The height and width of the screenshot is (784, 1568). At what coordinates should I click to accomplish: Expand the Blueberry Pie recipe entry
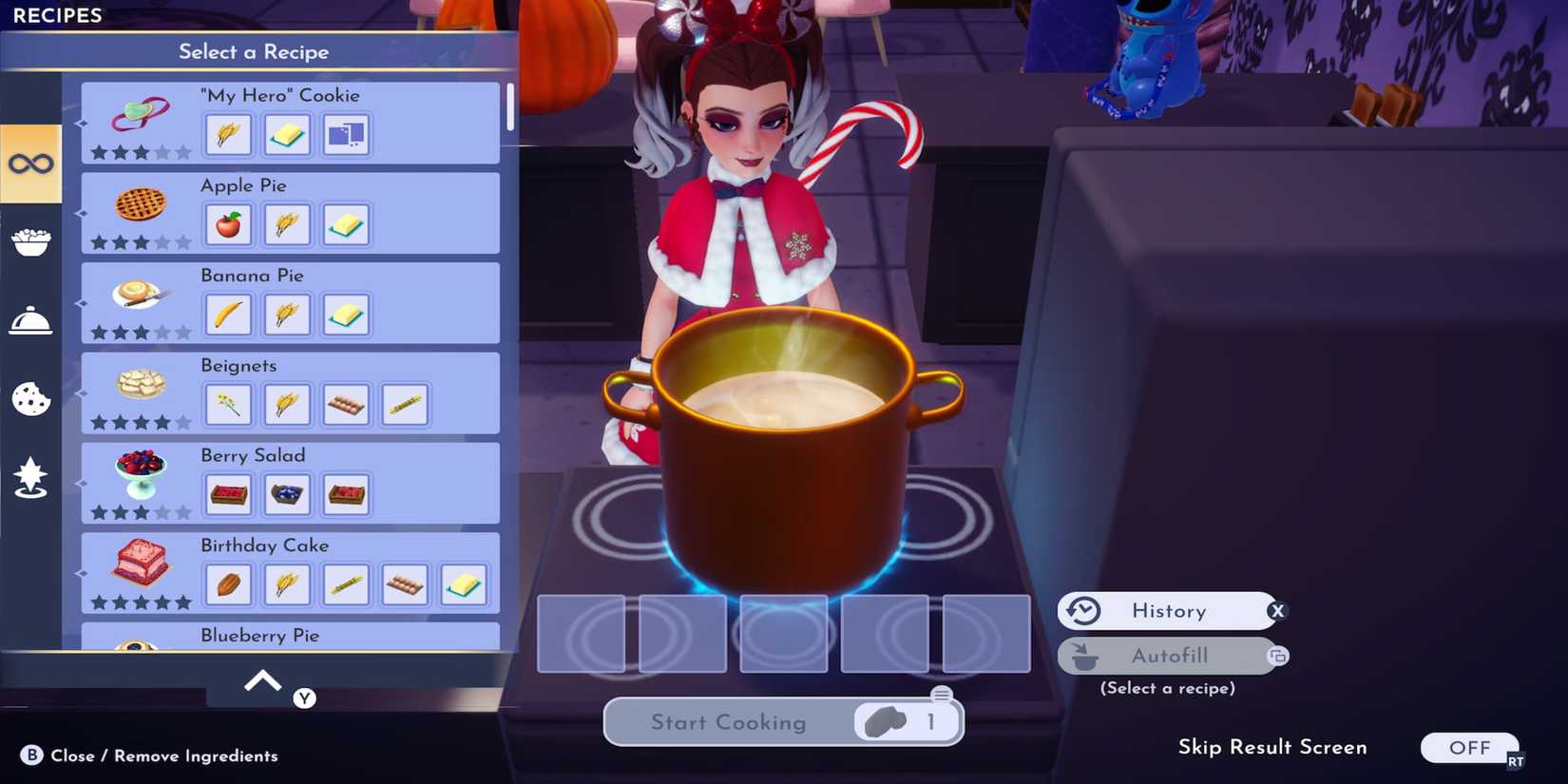pyautogui.click(x=259, y=635)
